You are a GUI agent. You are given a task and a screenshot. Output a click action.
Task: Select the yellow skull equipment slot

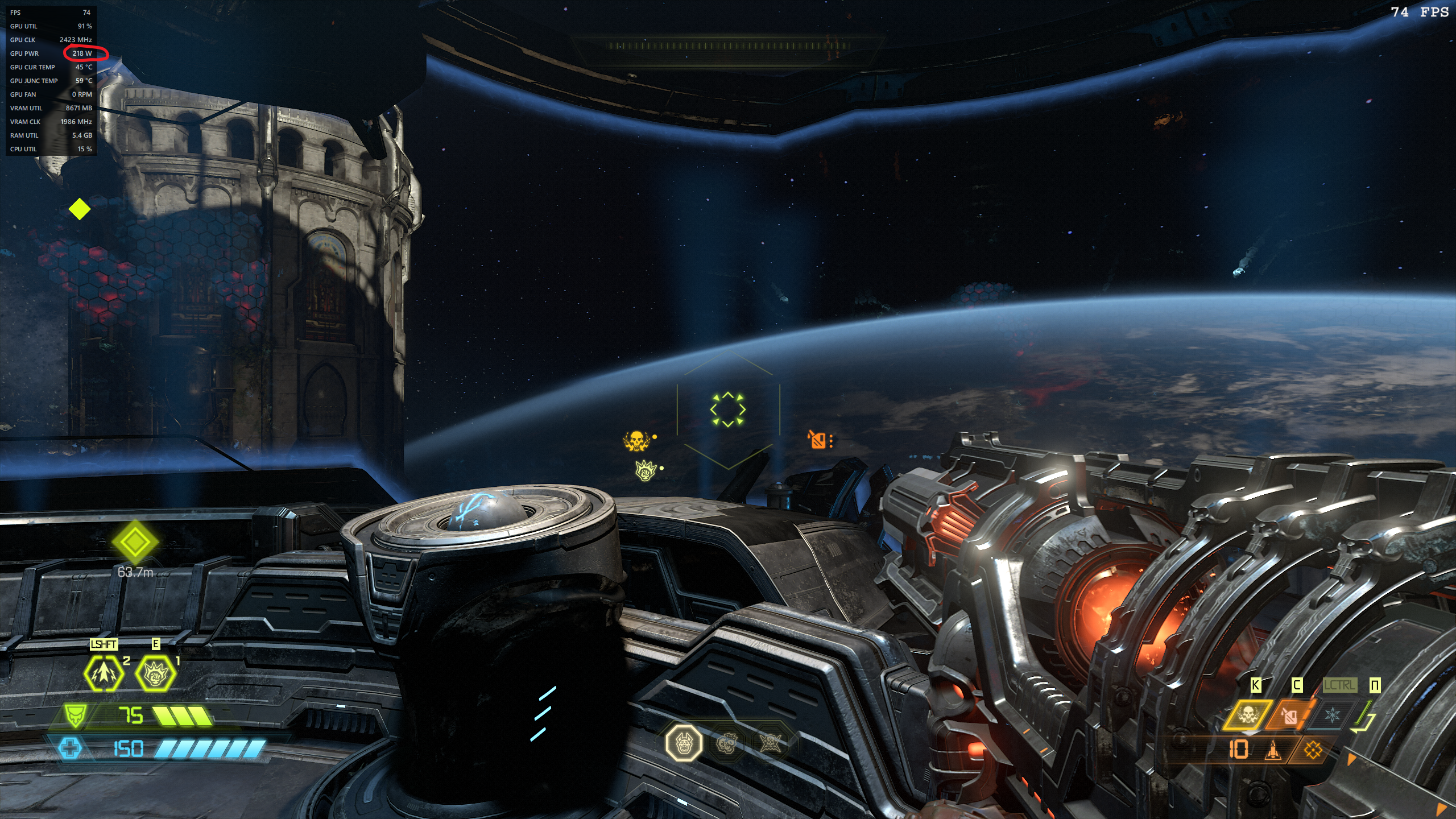click(x=1247, y=714)
